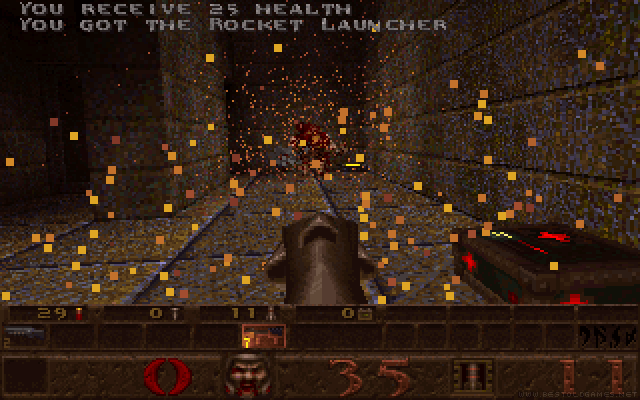
Task: Select the shotgun weapon icon
Action: [22, 334]
